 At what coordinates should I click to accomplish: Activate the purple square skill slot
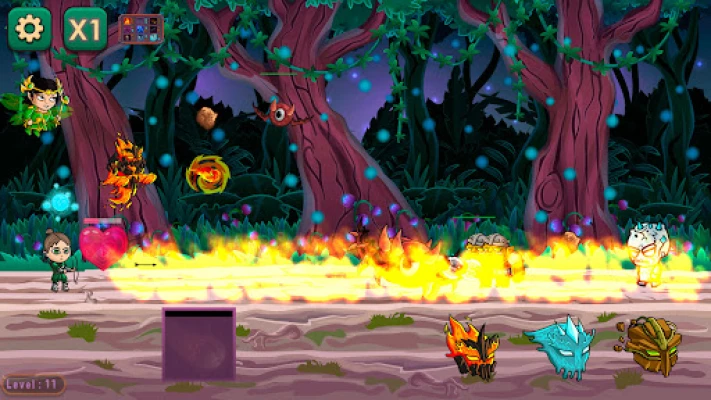[199, 343]
